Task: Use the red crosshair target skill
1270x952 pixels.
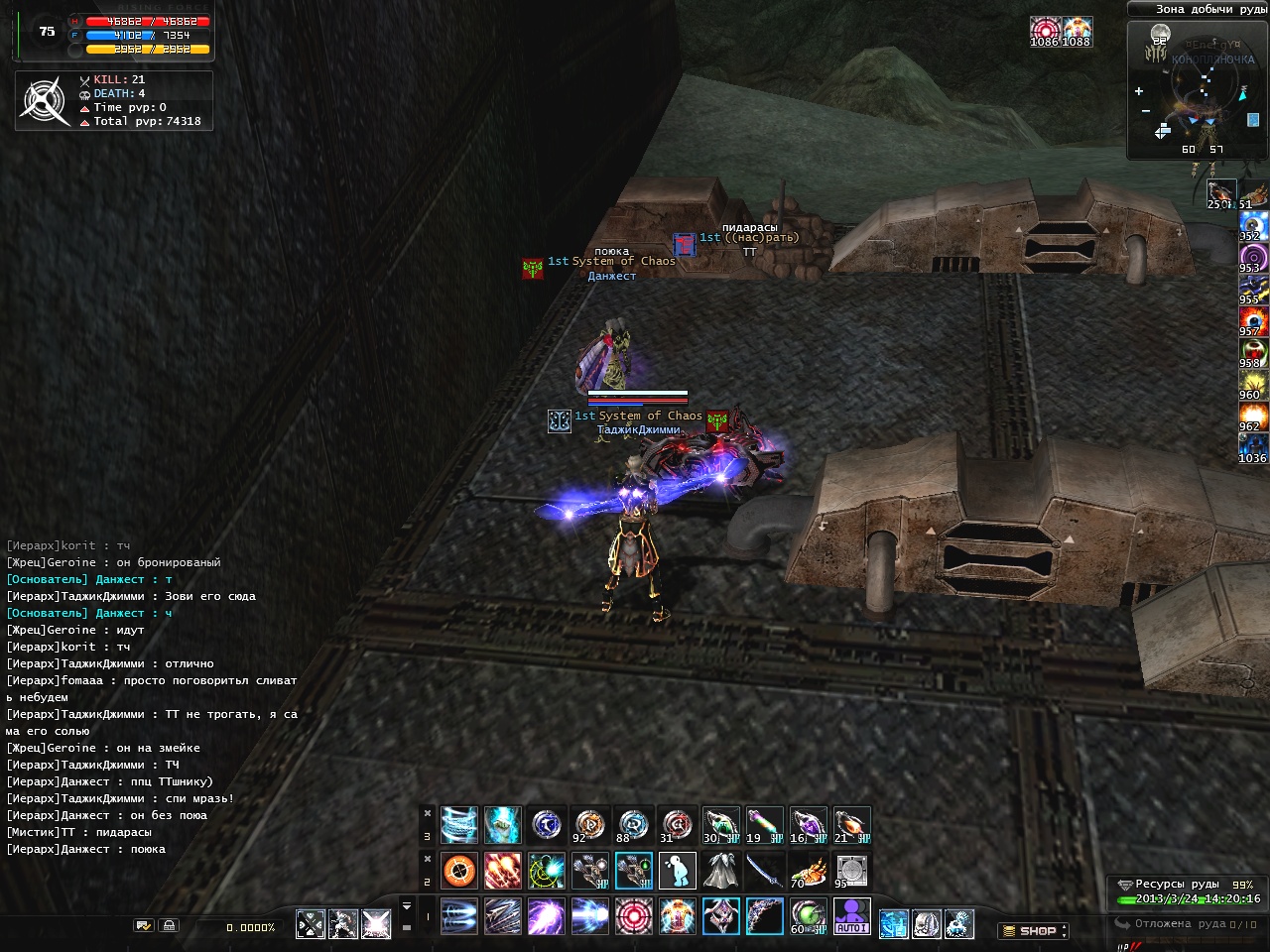Action: point(633,916)
